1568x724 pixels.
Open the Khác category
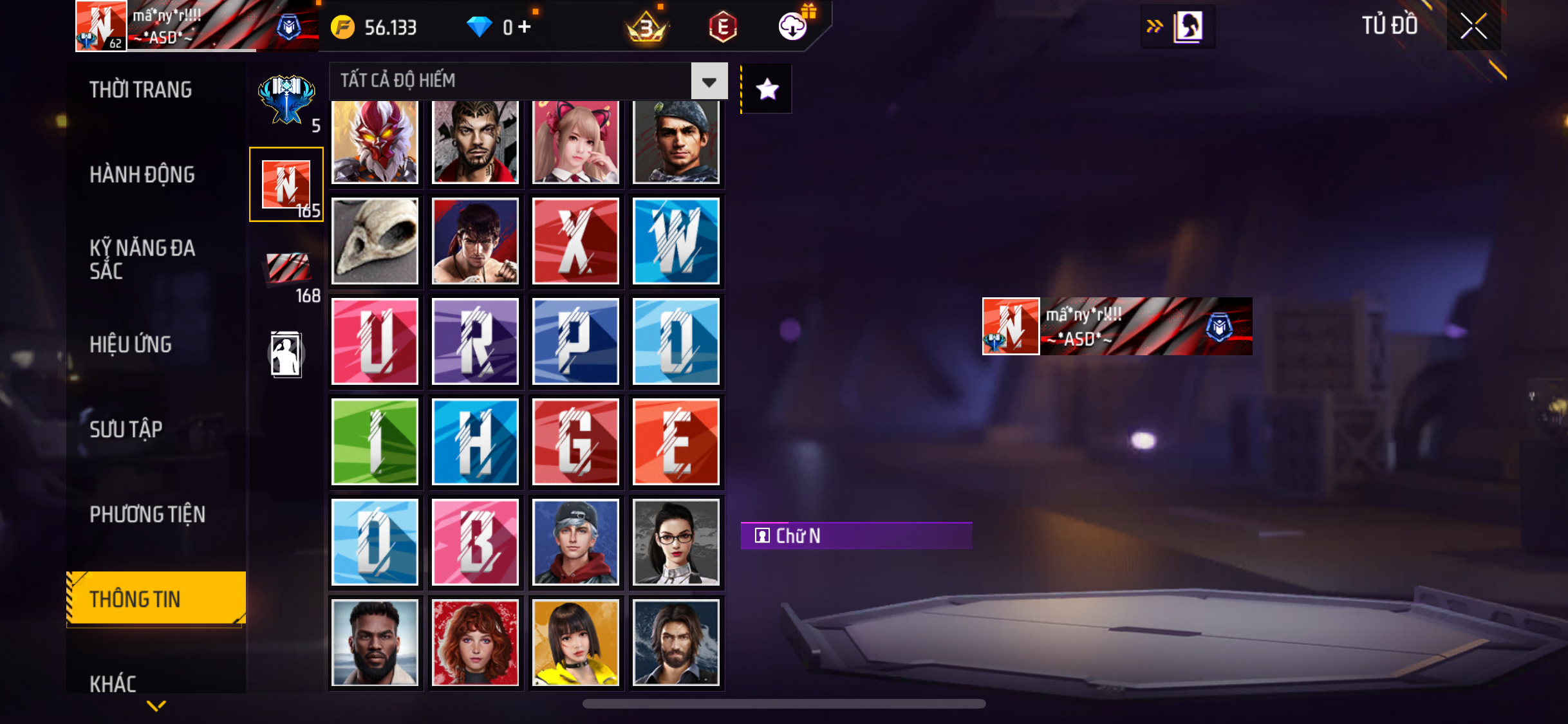point(113,683)
